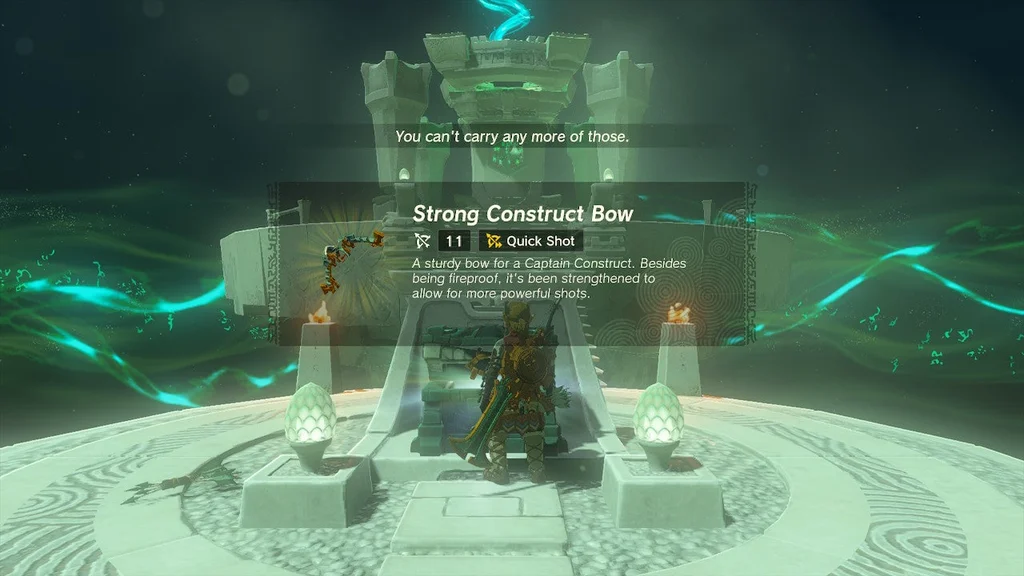1024x576 pixels.
Task: Select the Quick Shot attribute badge
Action: click(530, 241)
